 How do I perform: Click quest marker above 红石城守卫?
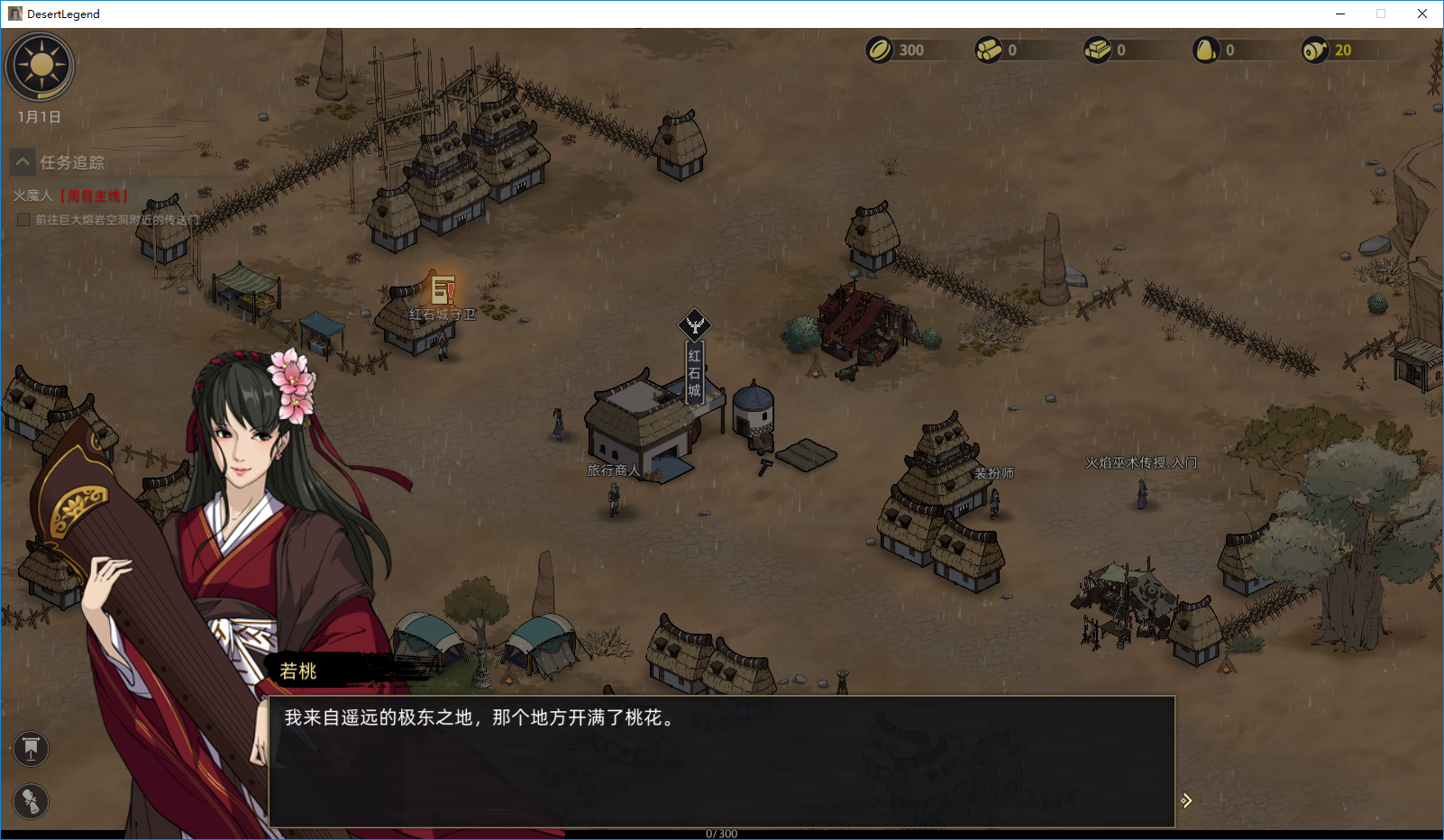(443, 289)
